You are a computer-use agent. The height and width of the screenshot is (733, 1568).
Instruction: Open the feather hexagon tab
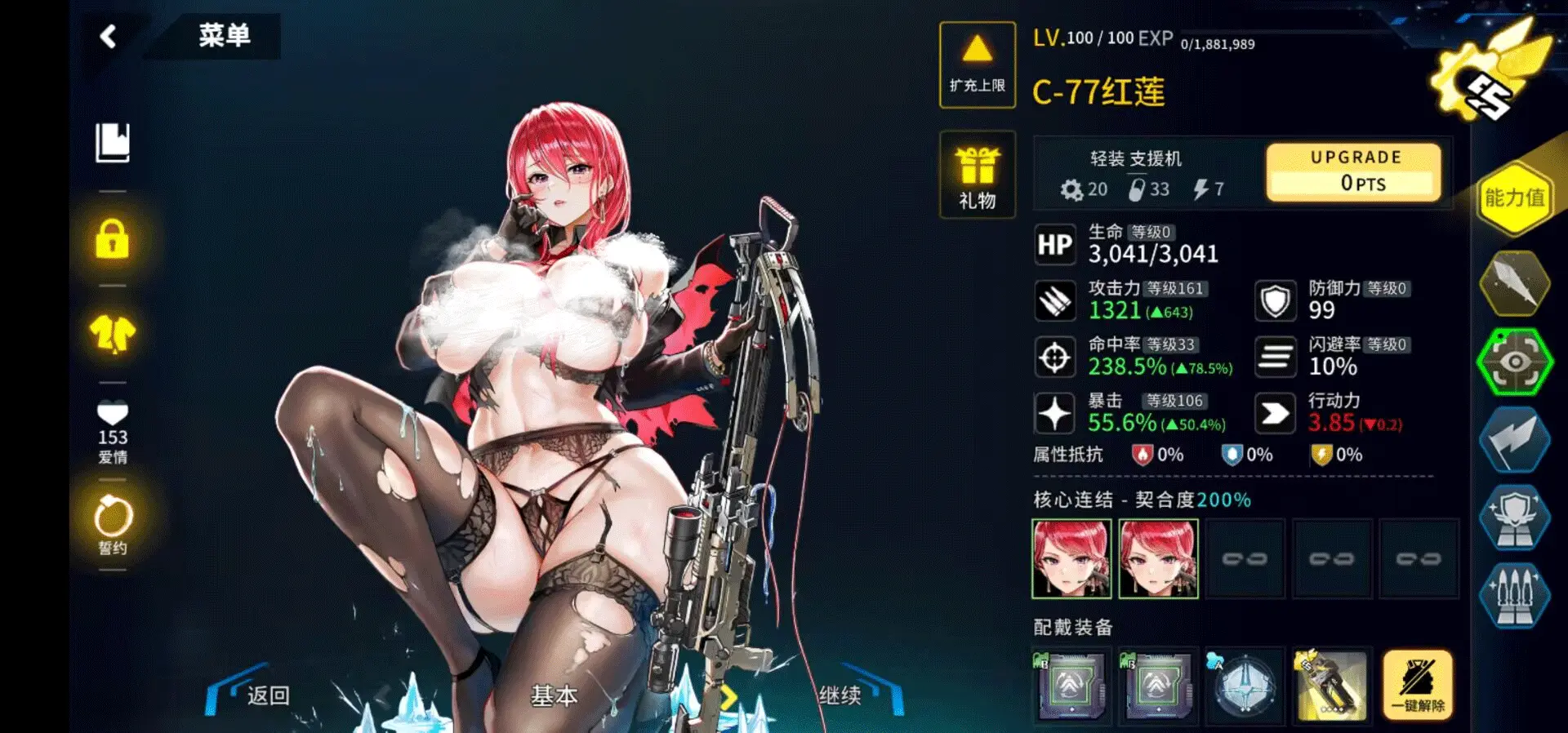[x=1514, y=282]
